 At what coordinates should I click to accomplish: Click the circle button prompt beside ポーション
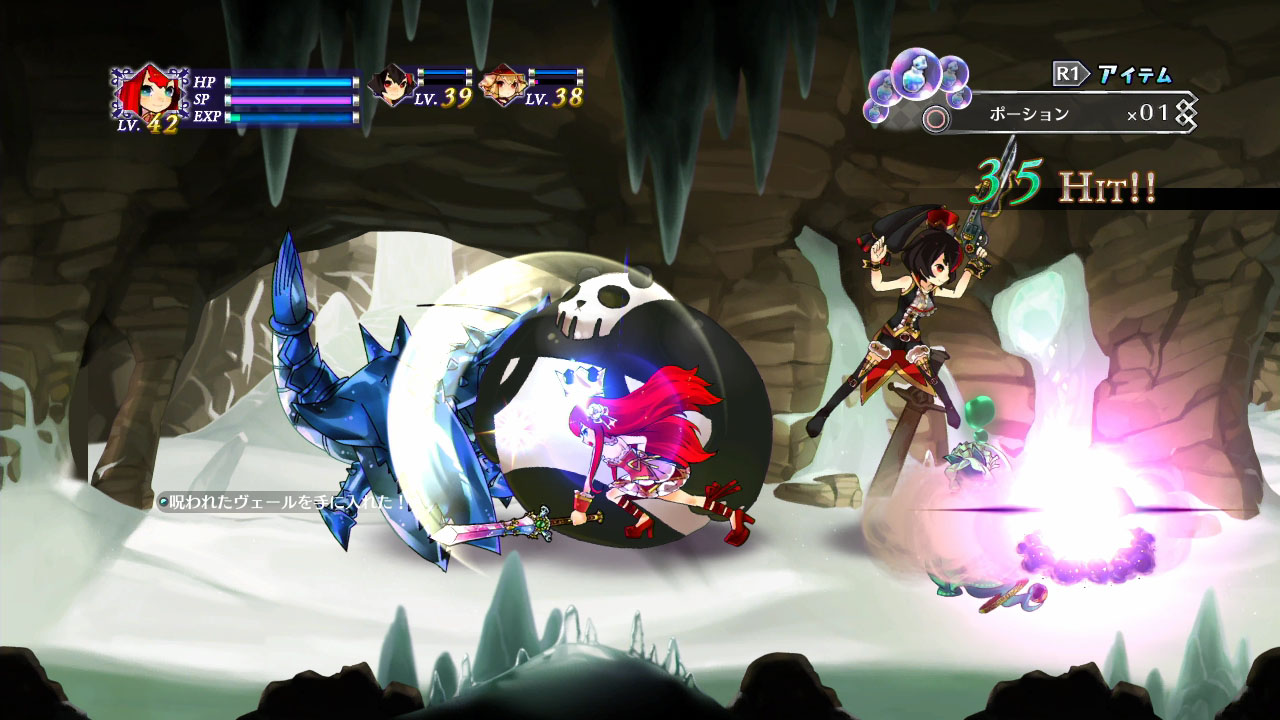936,116
